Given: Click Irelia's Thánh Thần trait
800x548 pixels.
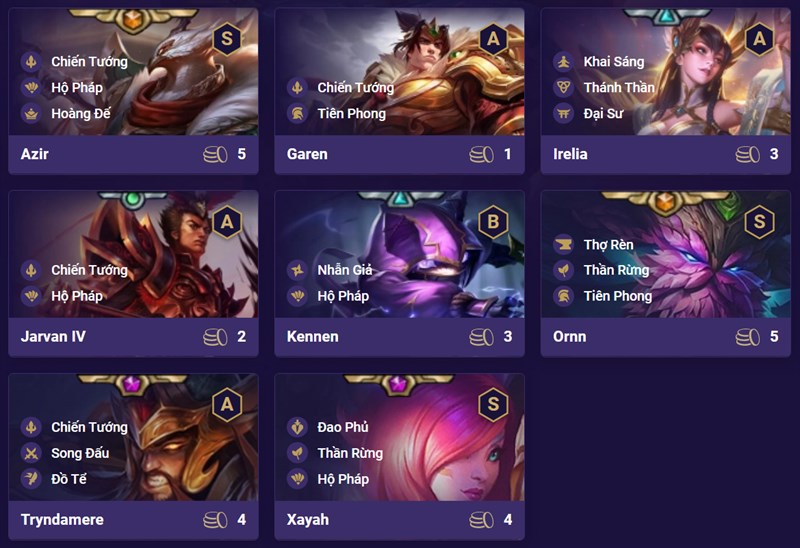Looking at the screenshot, I should click(x=618, y=87).
